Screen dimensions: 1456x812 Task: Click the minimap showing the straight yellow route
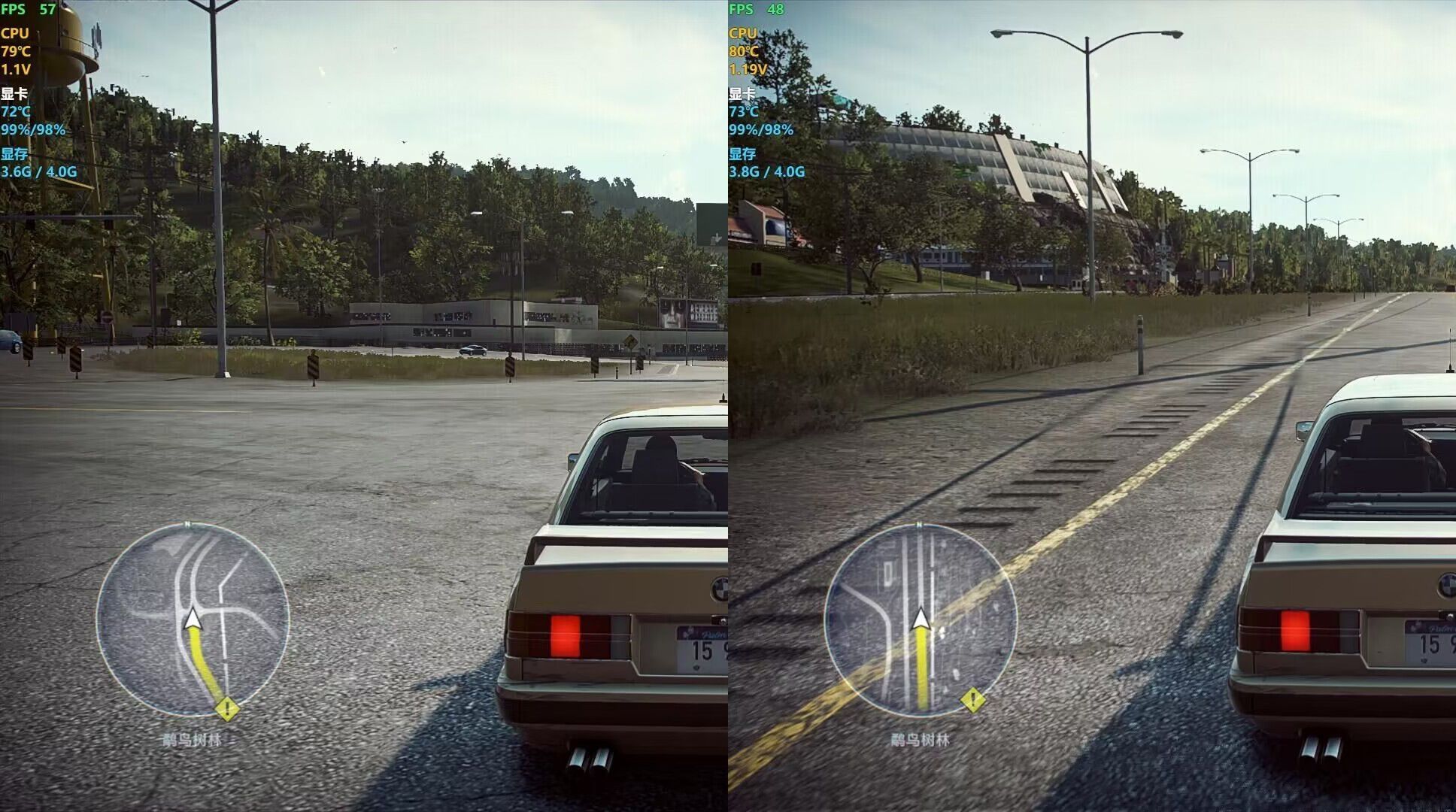point(921,620)
